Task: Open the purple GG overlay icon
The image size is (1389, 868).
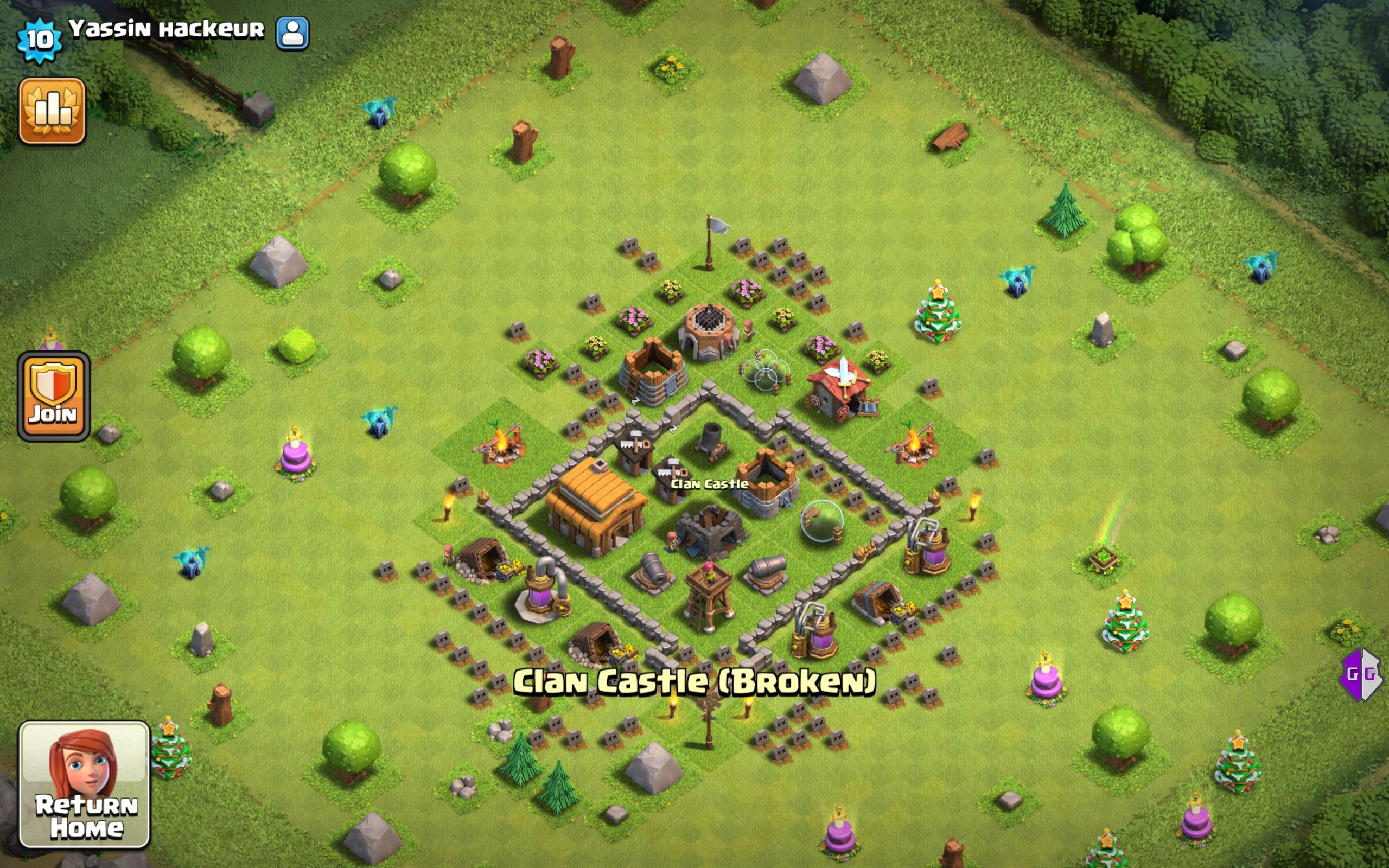Action: pyautogui.click(x=1360, y=674)
